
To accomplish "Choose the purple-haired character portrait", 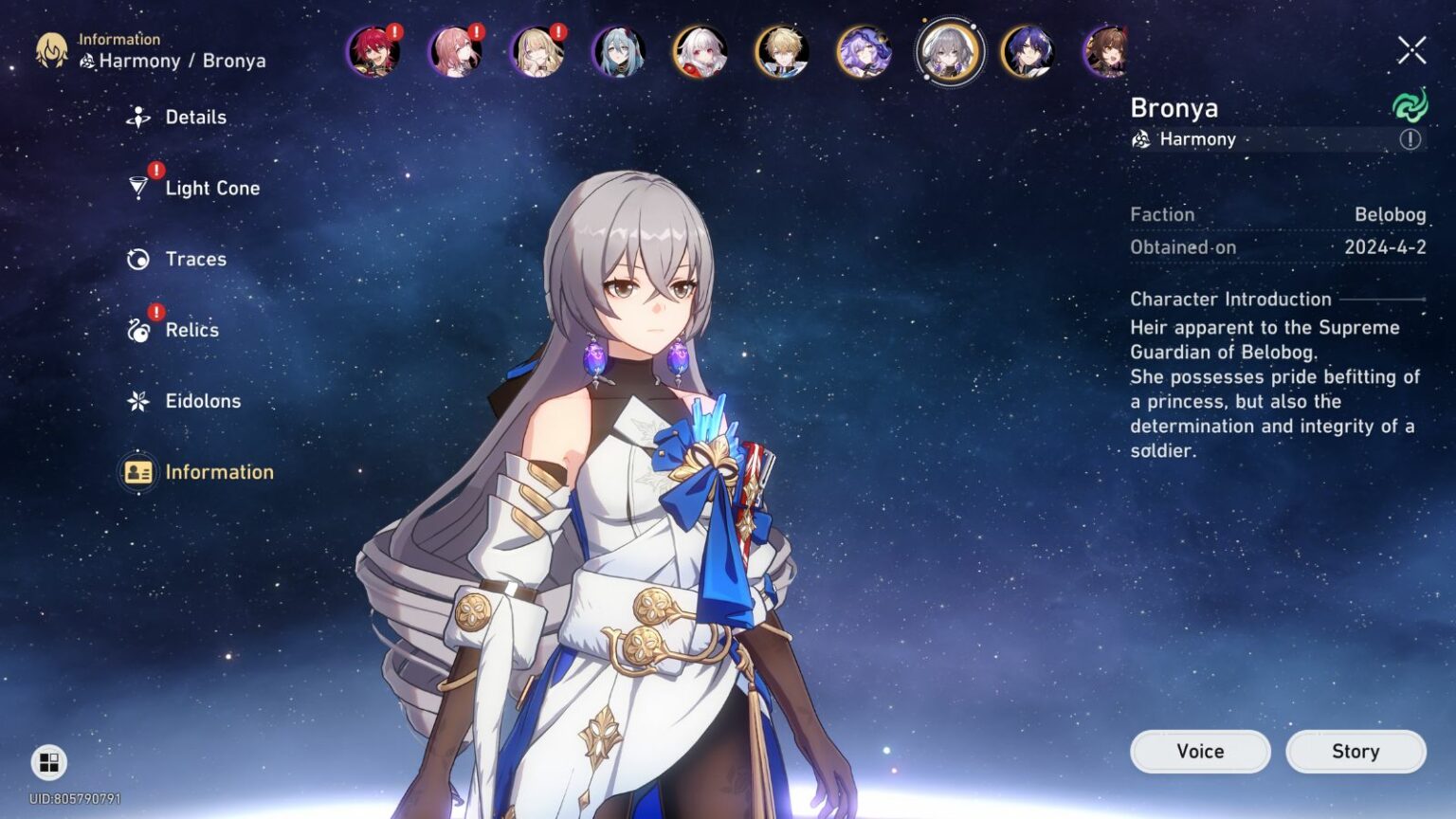I will [x=864, y=51].
